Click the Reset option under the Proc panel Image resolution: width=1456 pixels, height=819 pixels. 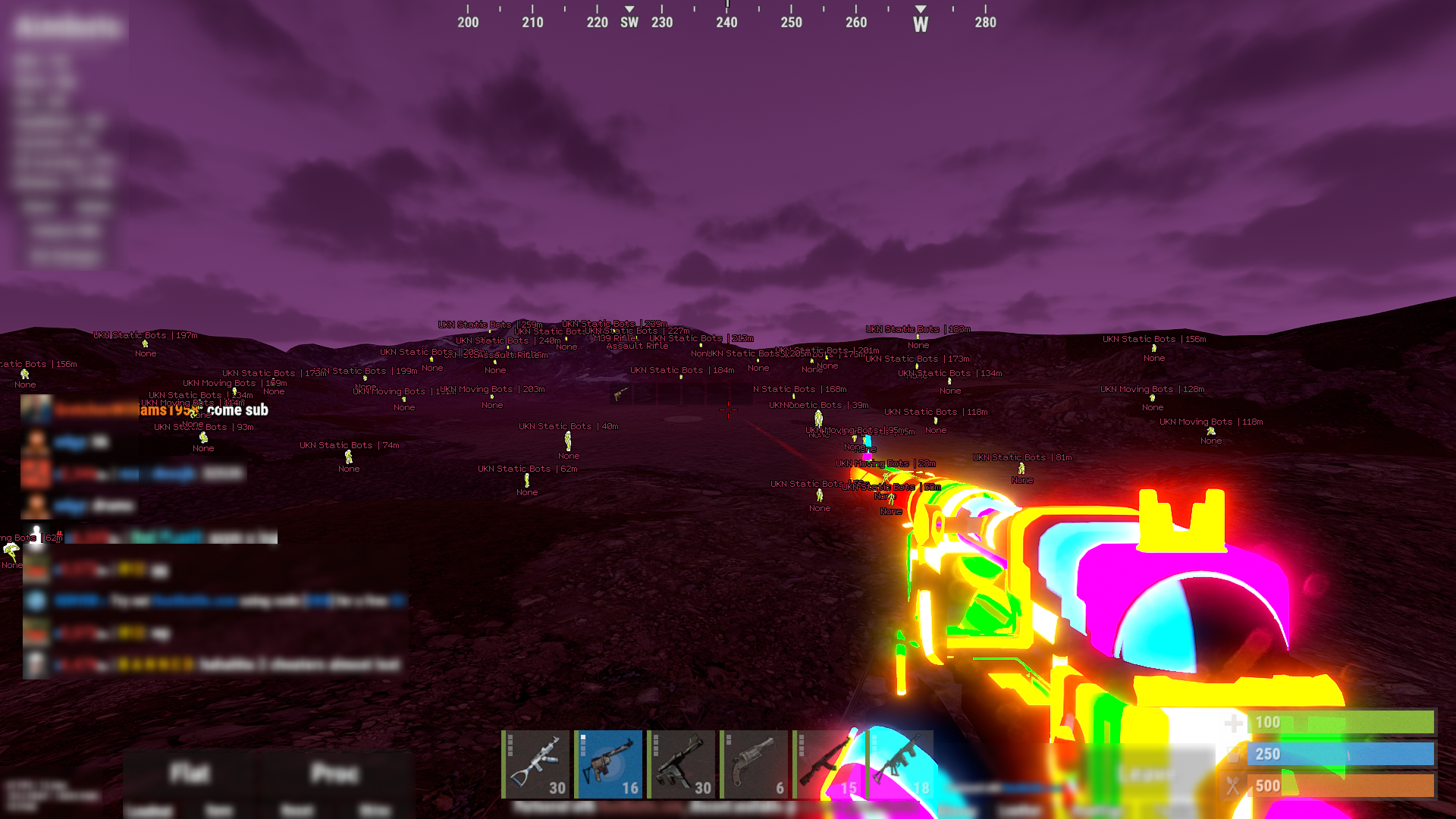[296, 809]
